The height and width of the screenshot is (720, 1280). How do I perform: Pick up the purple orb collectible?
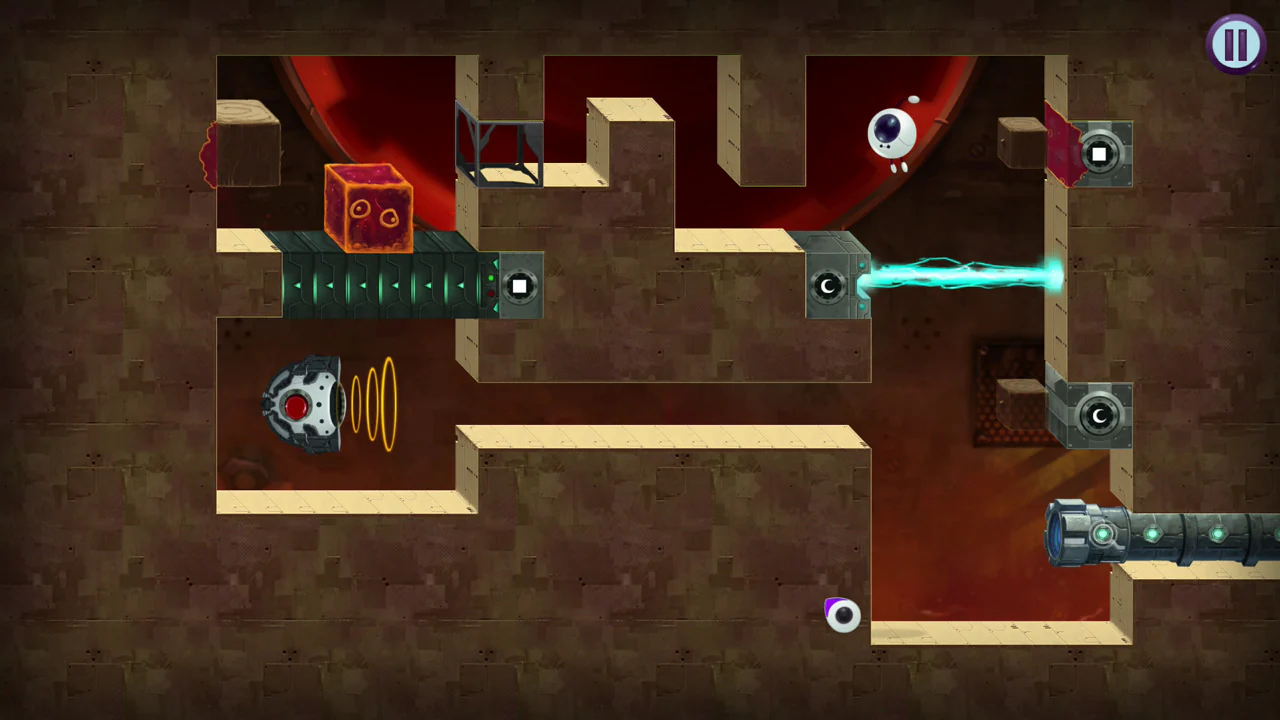coord(841,615)
